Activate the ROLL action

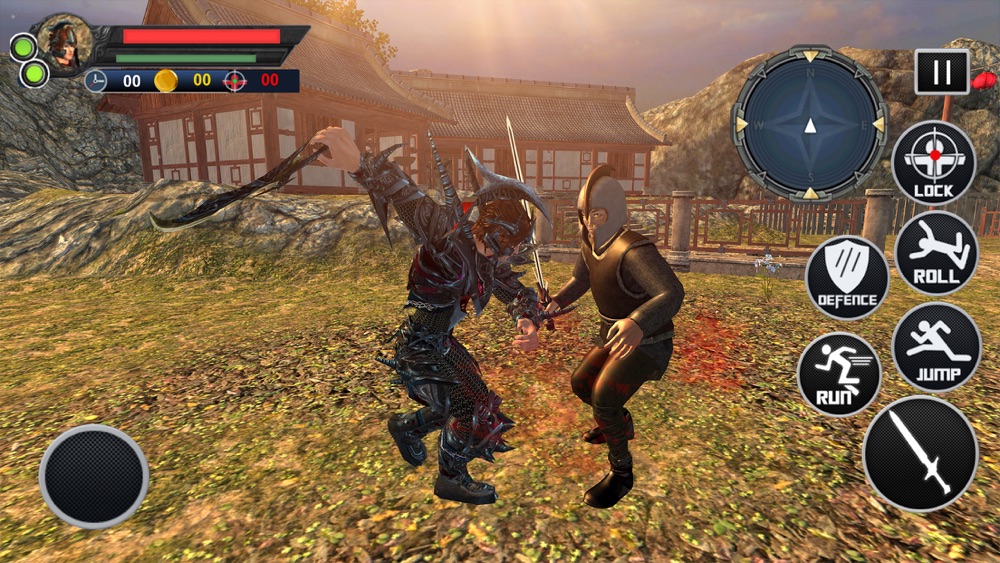point(936,254)
